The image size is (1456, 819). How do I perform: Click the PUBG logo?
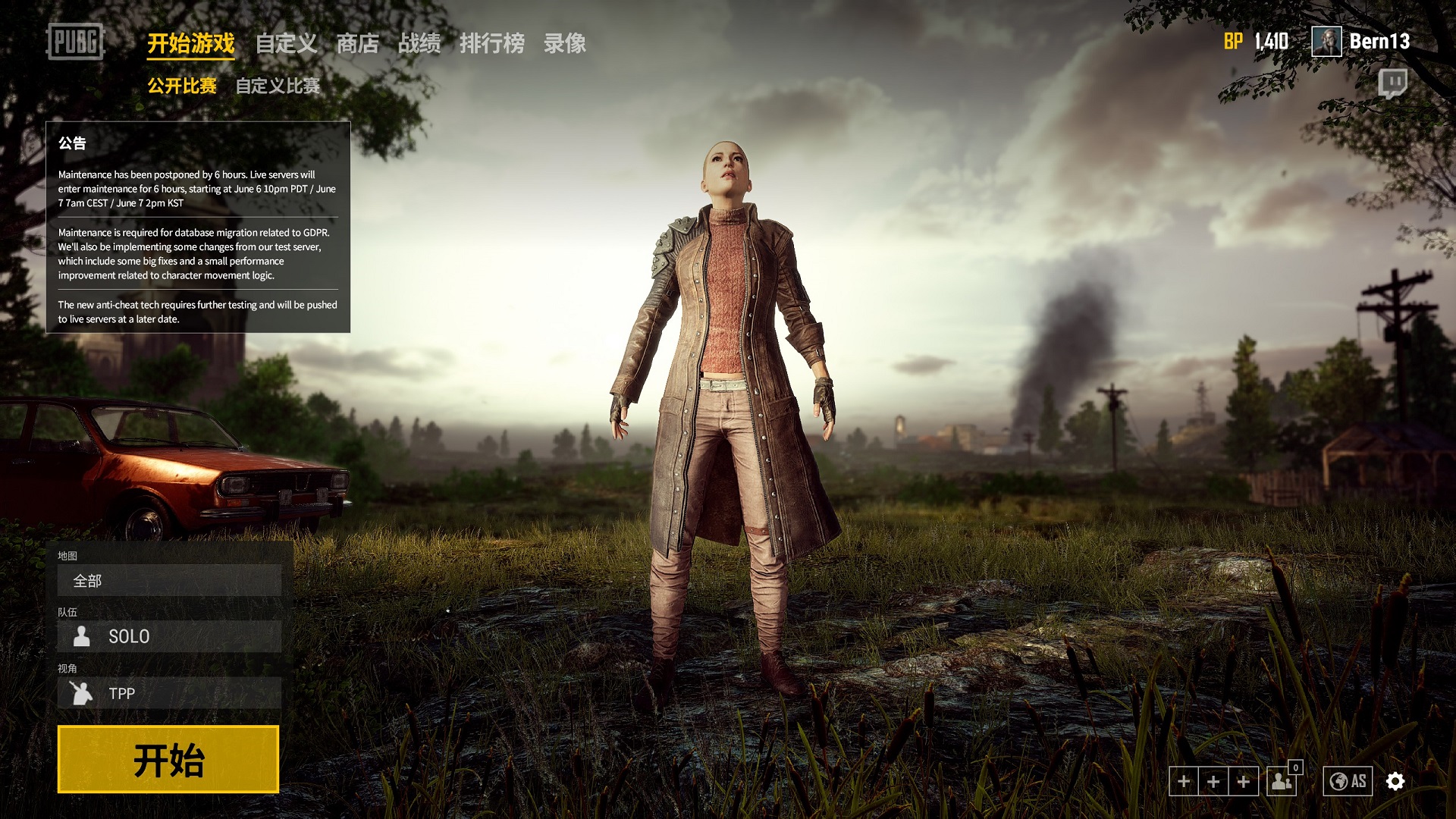74,42
